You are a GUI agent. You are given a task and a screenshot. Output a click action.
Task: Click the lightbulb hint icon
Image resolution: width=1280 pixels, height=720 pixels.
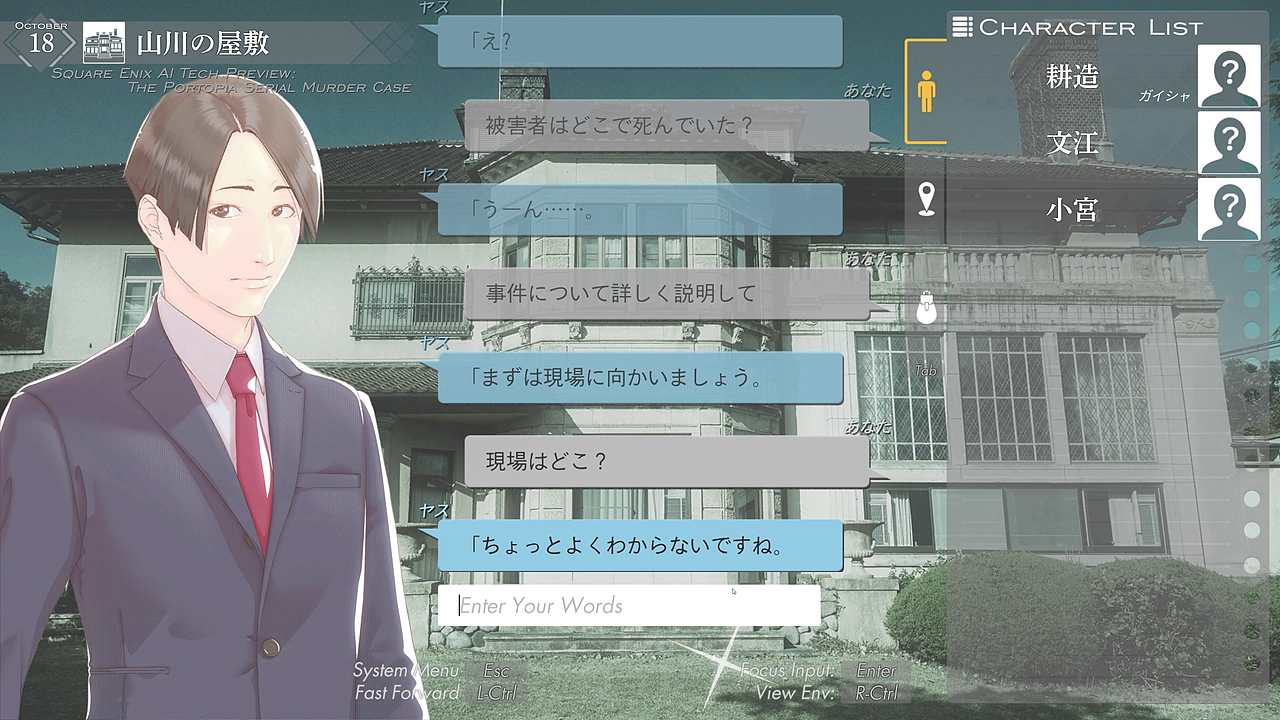[928, 308]
